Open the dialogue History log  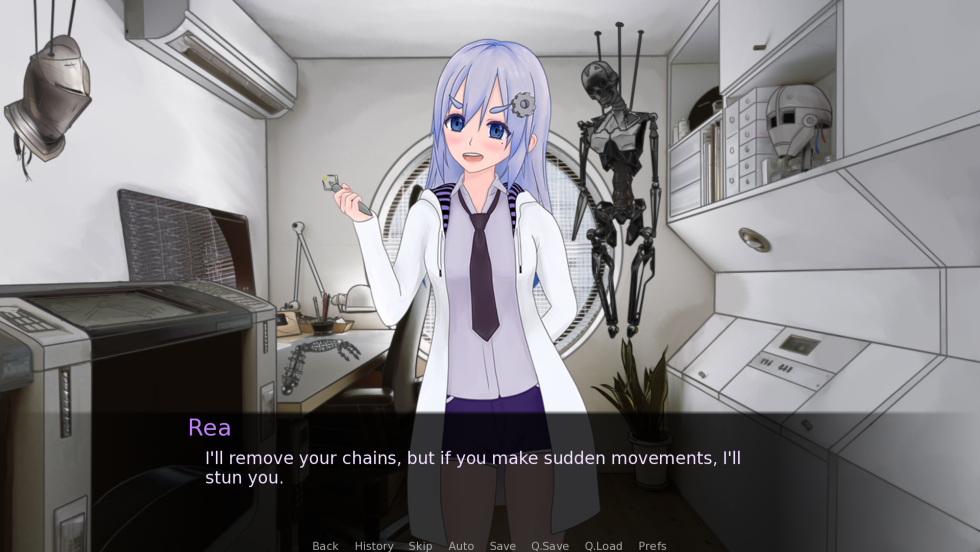pyautogui.click(x=373, y=546)
